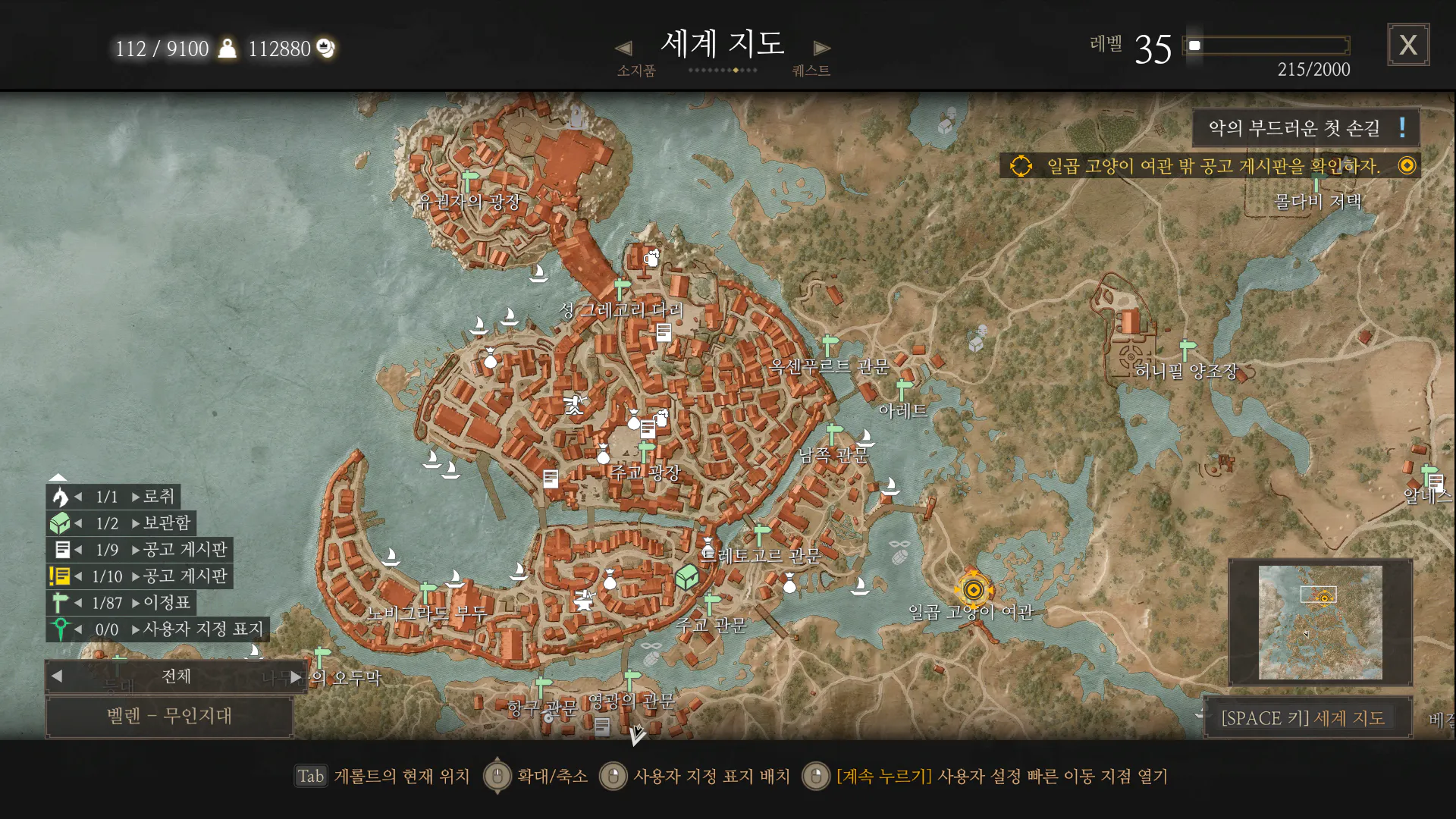Screen dimensions: 1456x819
Task: Choose the 이정표 signpost filter entry
Action: [x=121, y=603]
